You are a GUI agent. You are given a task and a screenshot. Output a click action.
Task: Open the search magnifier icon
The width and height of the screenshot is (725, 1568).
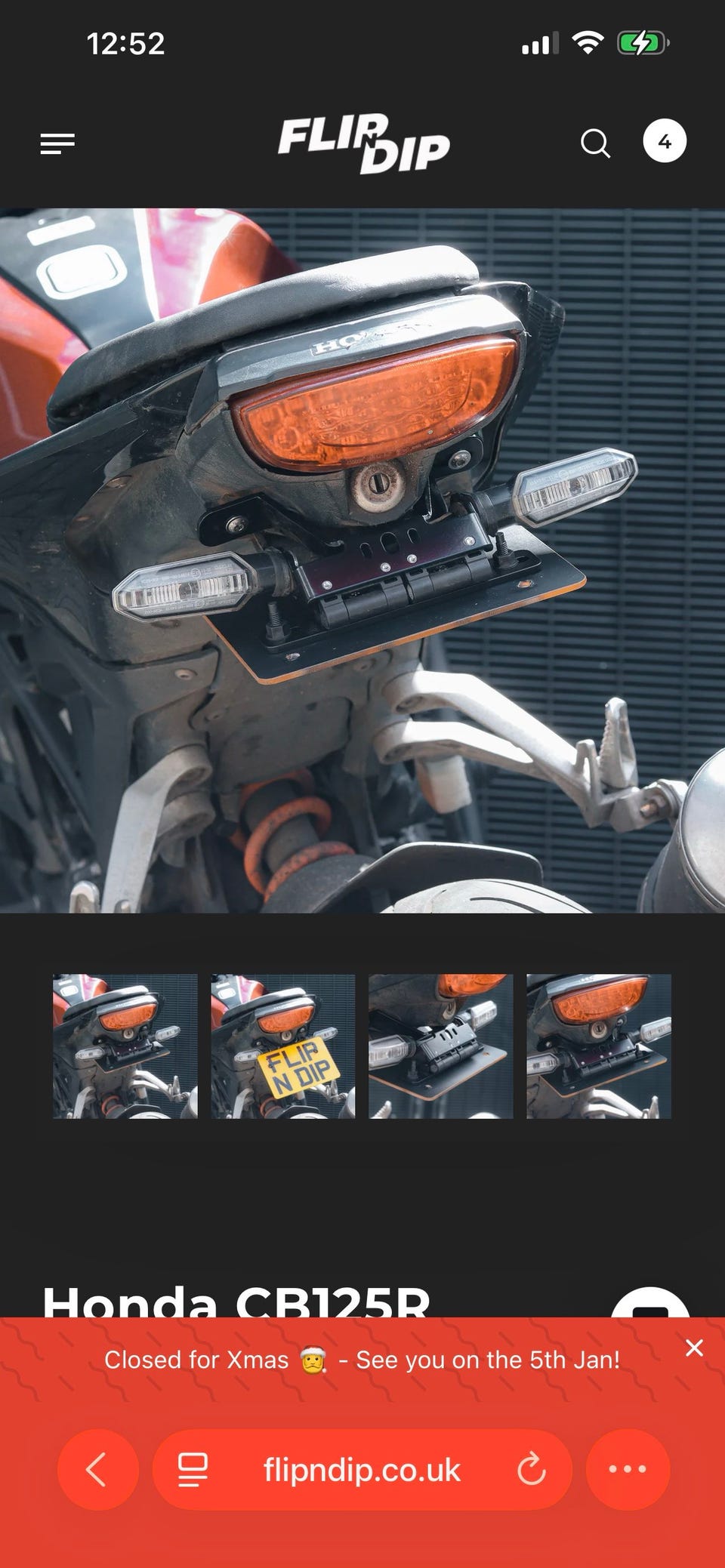(595, 143)
